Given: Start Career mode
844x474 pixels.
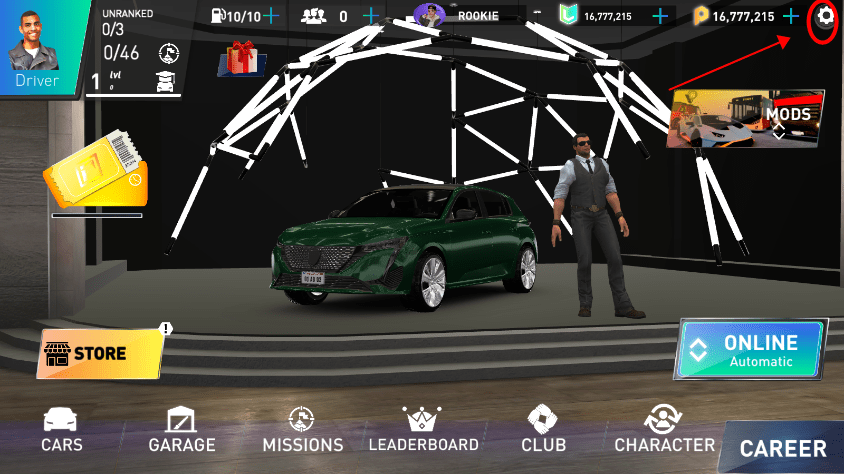Looking at the screenshot, I should [783, 449].
